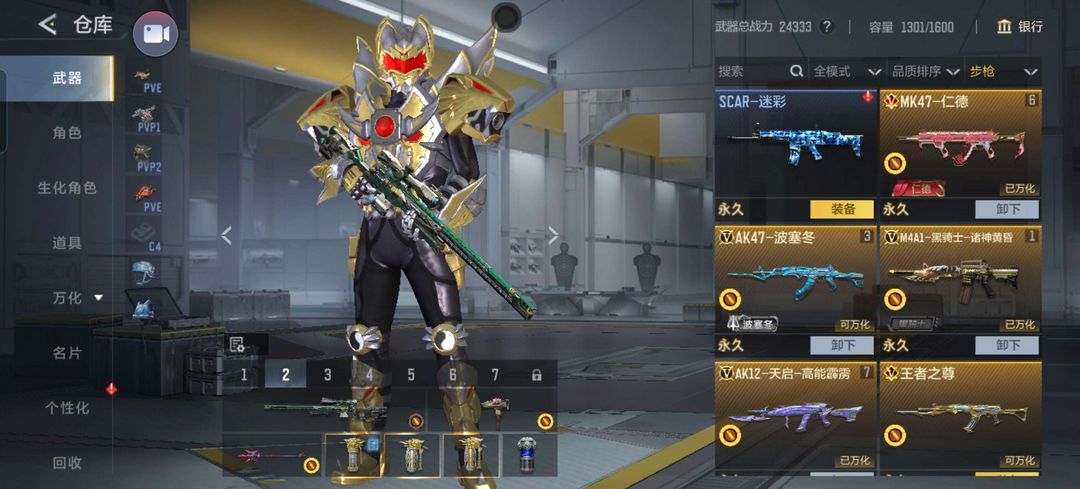
Task: Open the 银行 bank
Action: 1019,27
